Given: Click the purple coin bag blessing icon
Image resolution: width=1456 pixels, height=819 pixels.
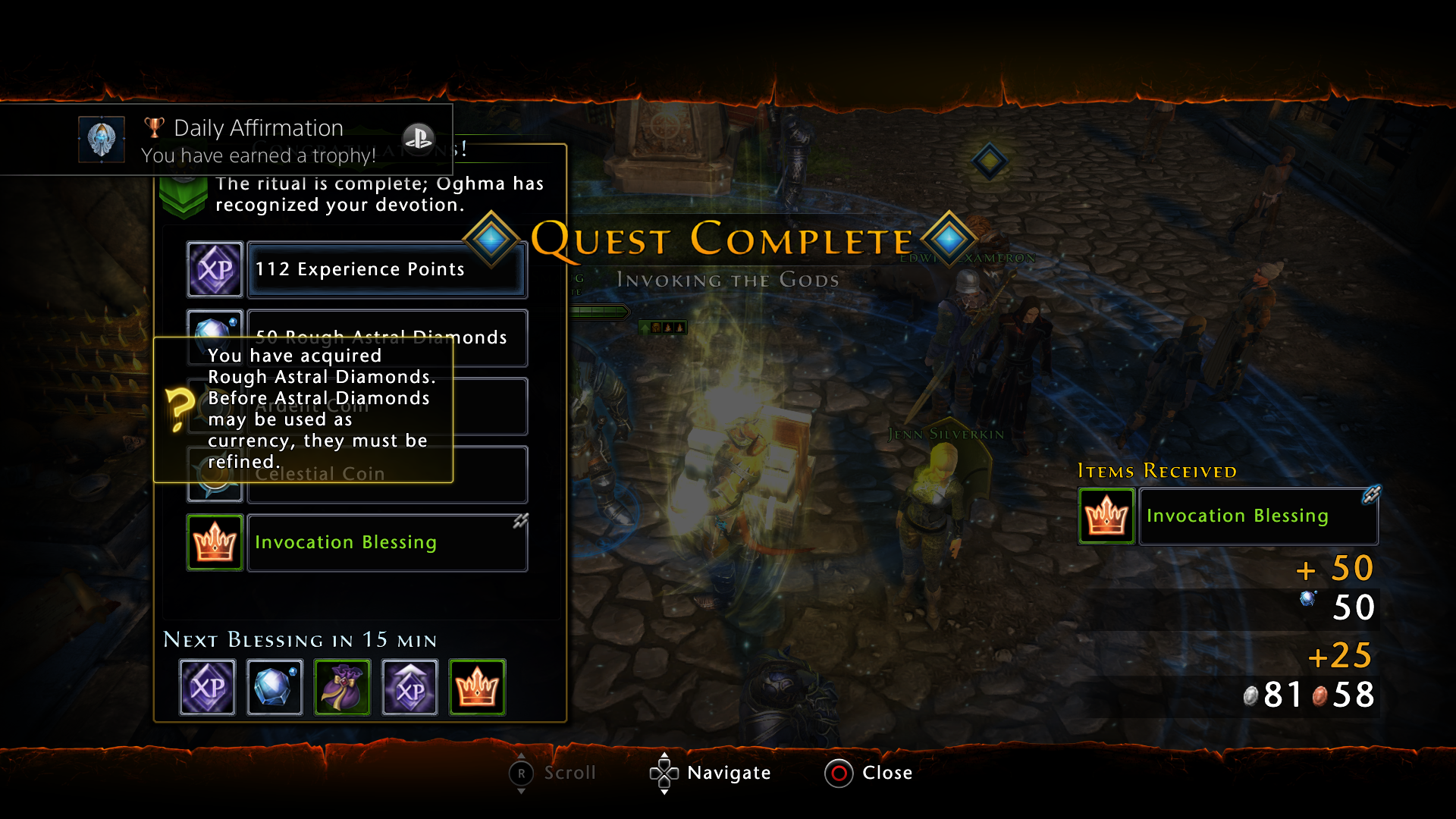Looking at the screenshot, I should 341,687.
